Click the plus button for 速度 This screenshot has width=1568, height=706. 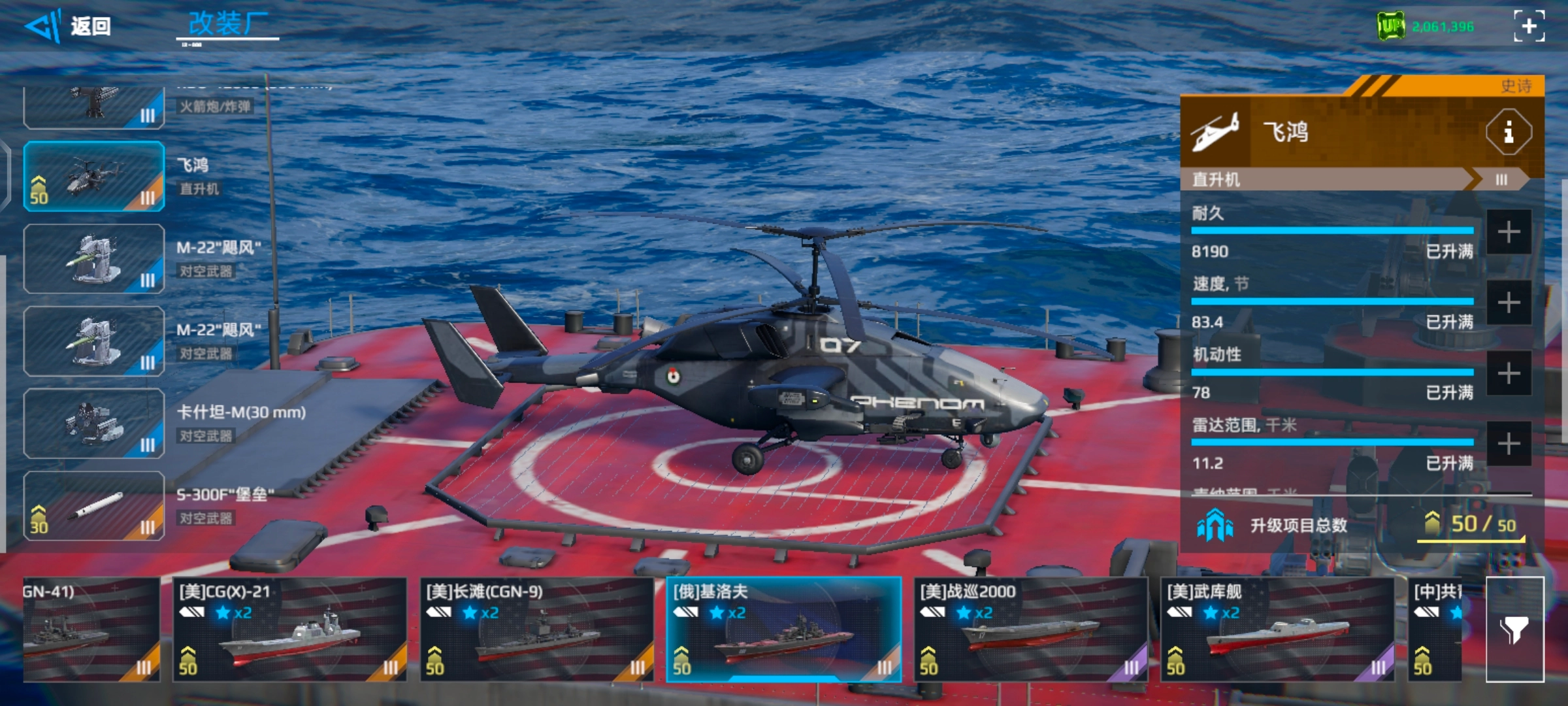[1509, 303]
